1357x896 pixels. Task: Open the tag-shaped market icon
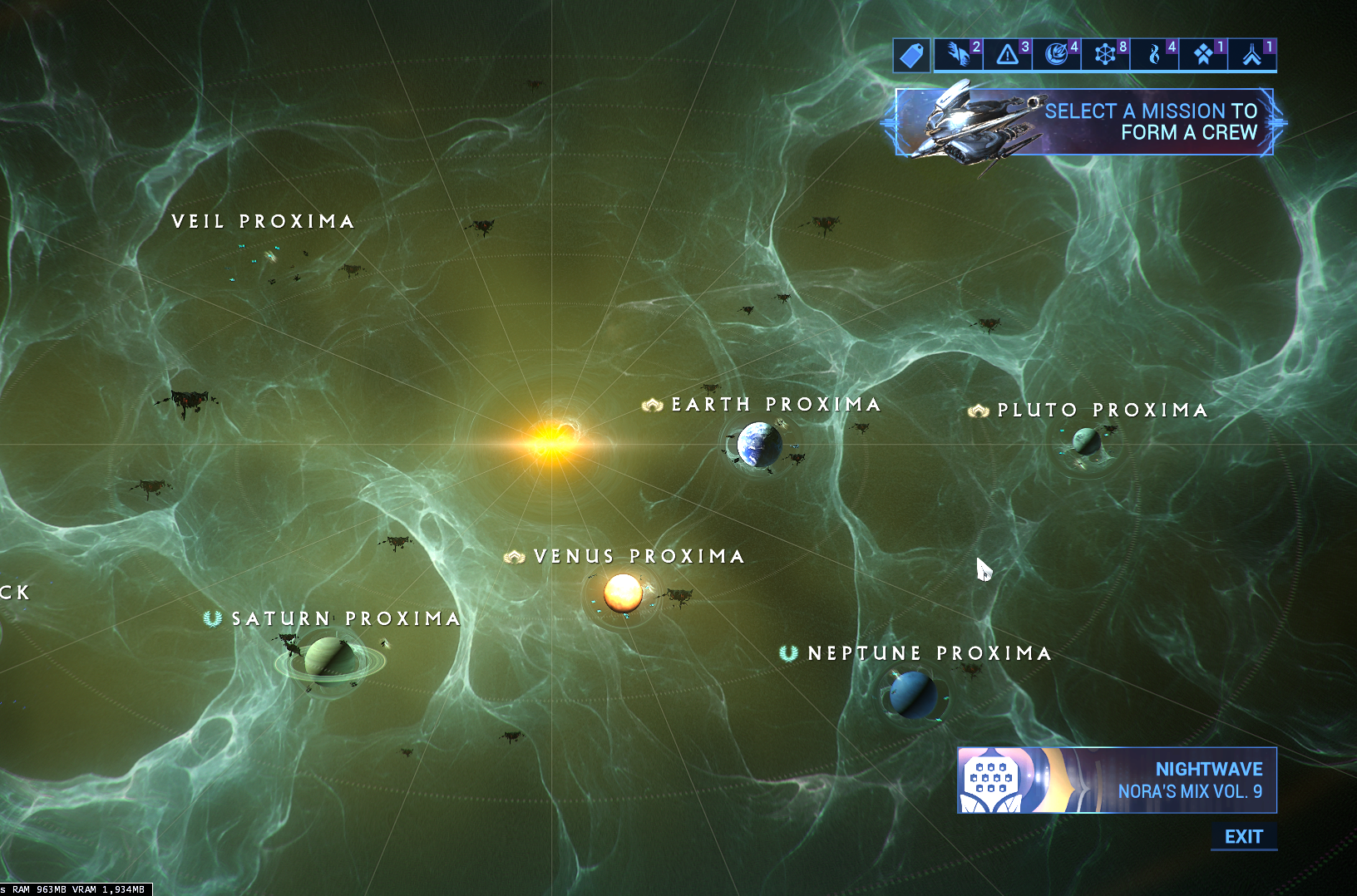pos(911,56)
